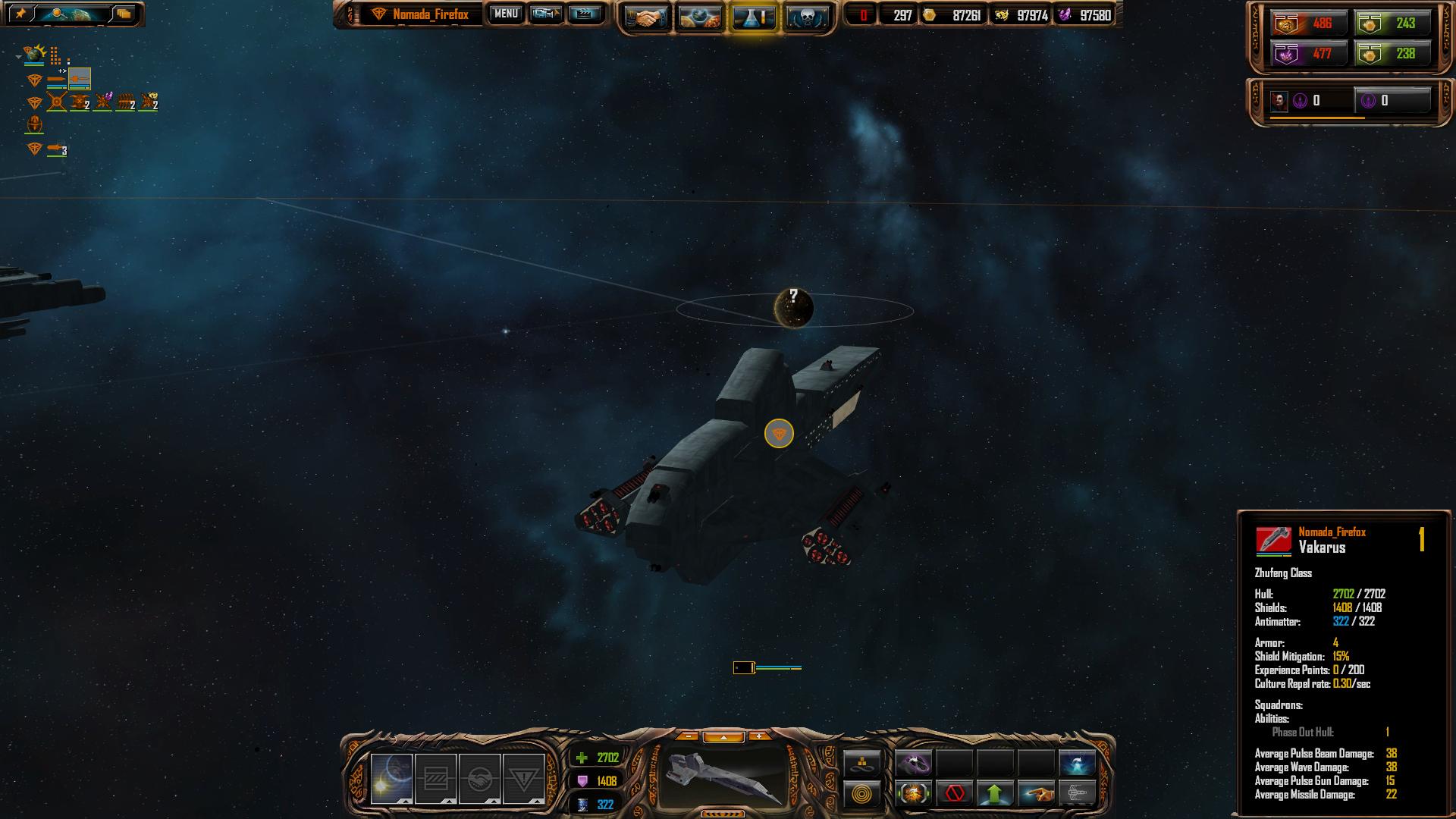Viewport: 1456px width, 819px height.
Task: Select the starburst planet ability slot
Action: (392, 779)
